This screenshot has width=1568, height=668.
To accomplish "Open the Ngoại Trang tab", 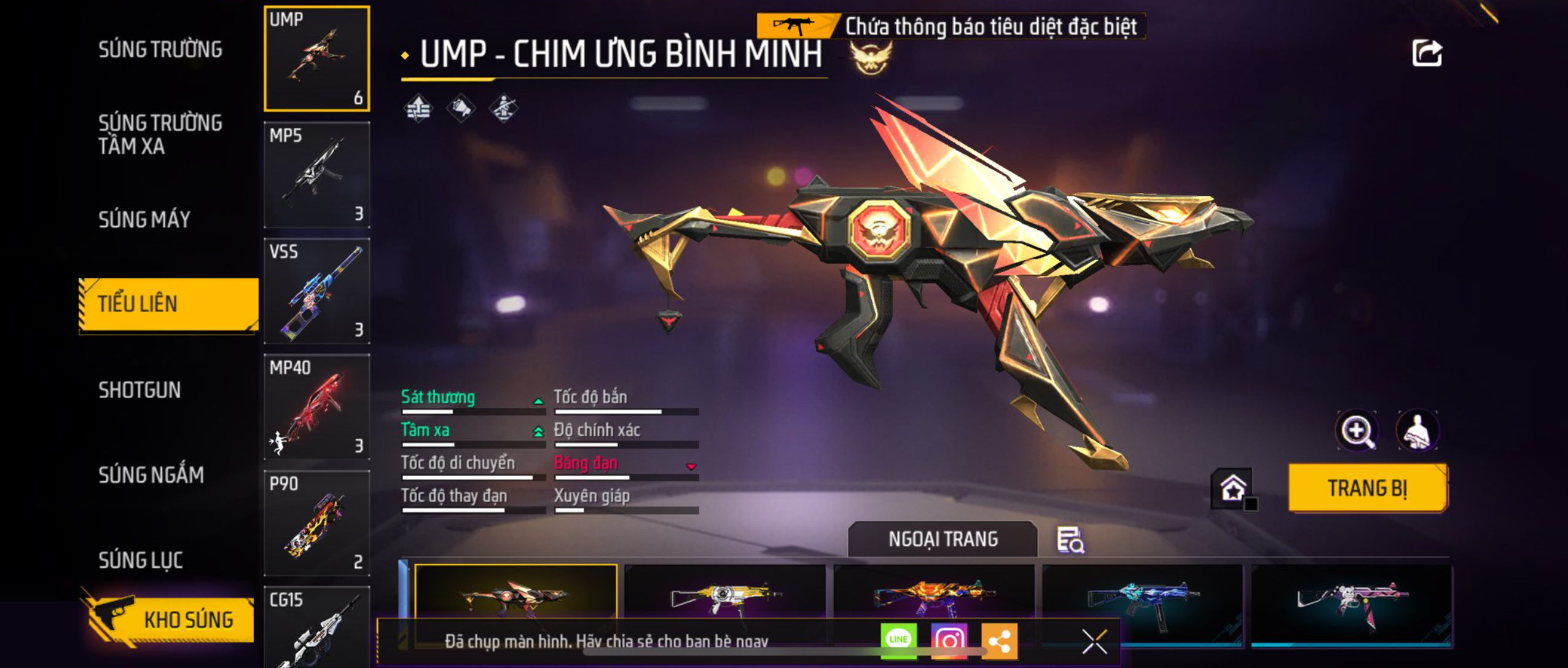I will (x=943, y=539).
